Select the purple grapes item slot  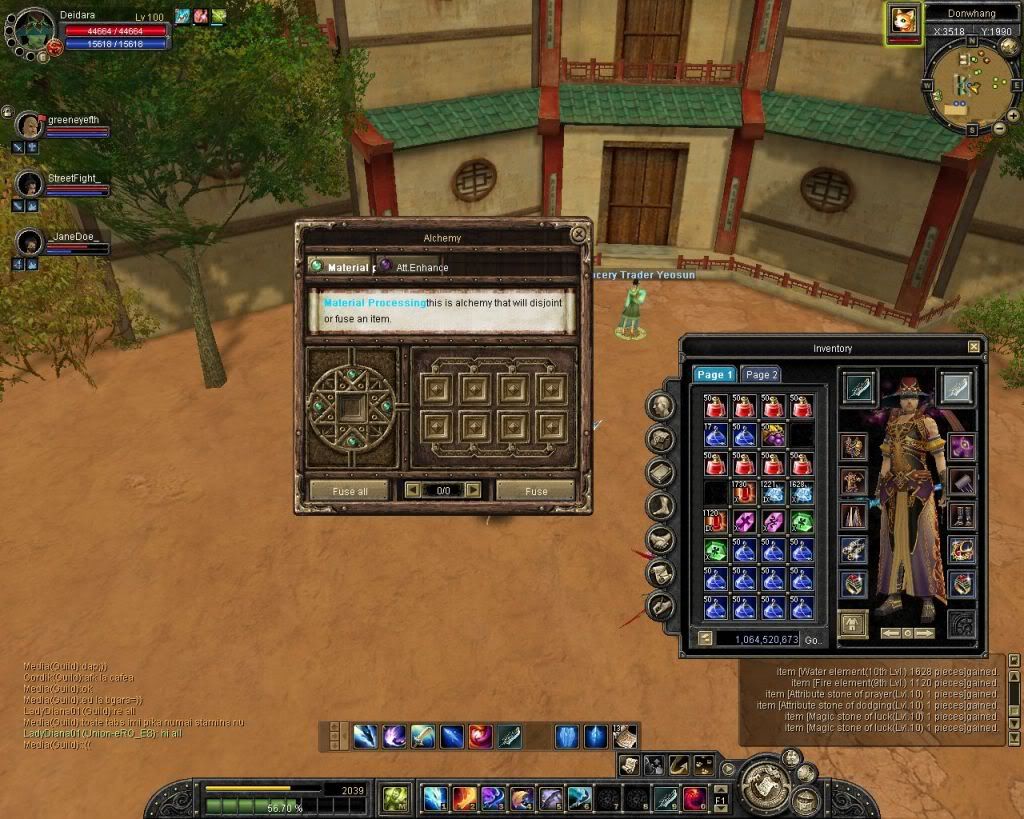(773, 435)
